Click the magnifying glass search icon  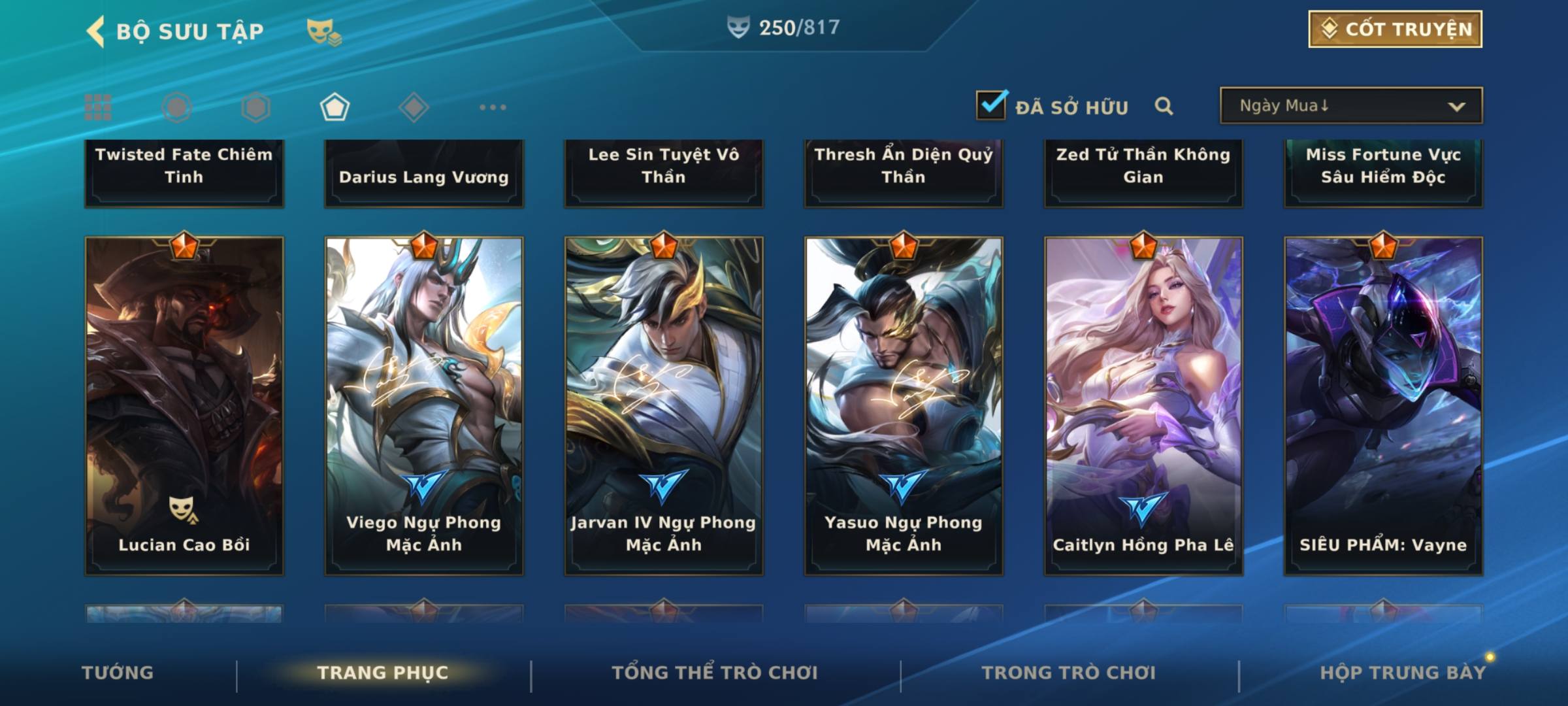[1164, 106]
